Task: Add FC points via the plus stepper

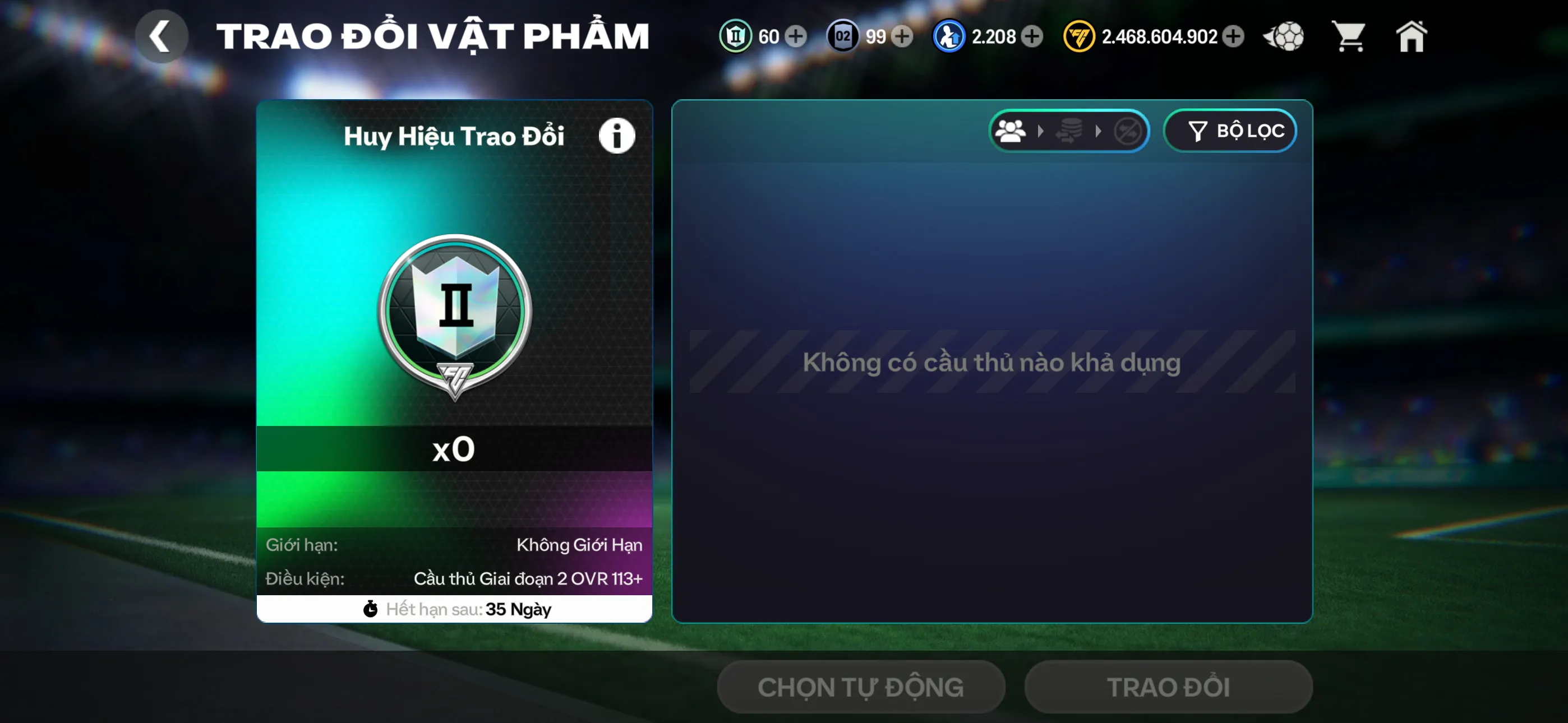Action: pyautogui.click(x=1234, y=36)
